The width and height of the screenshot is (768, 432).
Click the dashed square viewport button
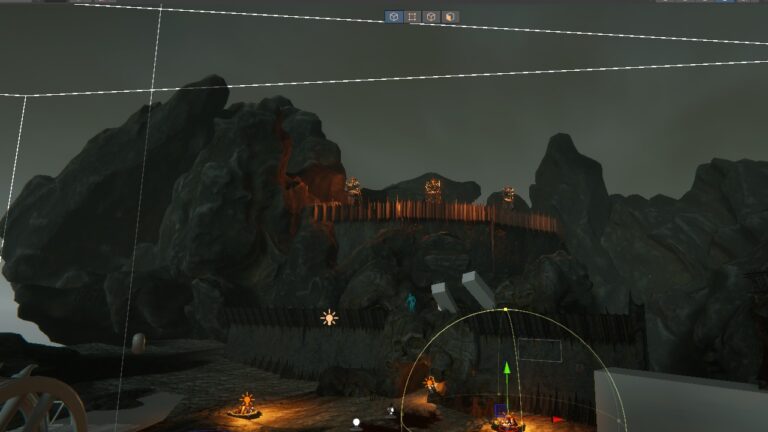pos(412,17)
